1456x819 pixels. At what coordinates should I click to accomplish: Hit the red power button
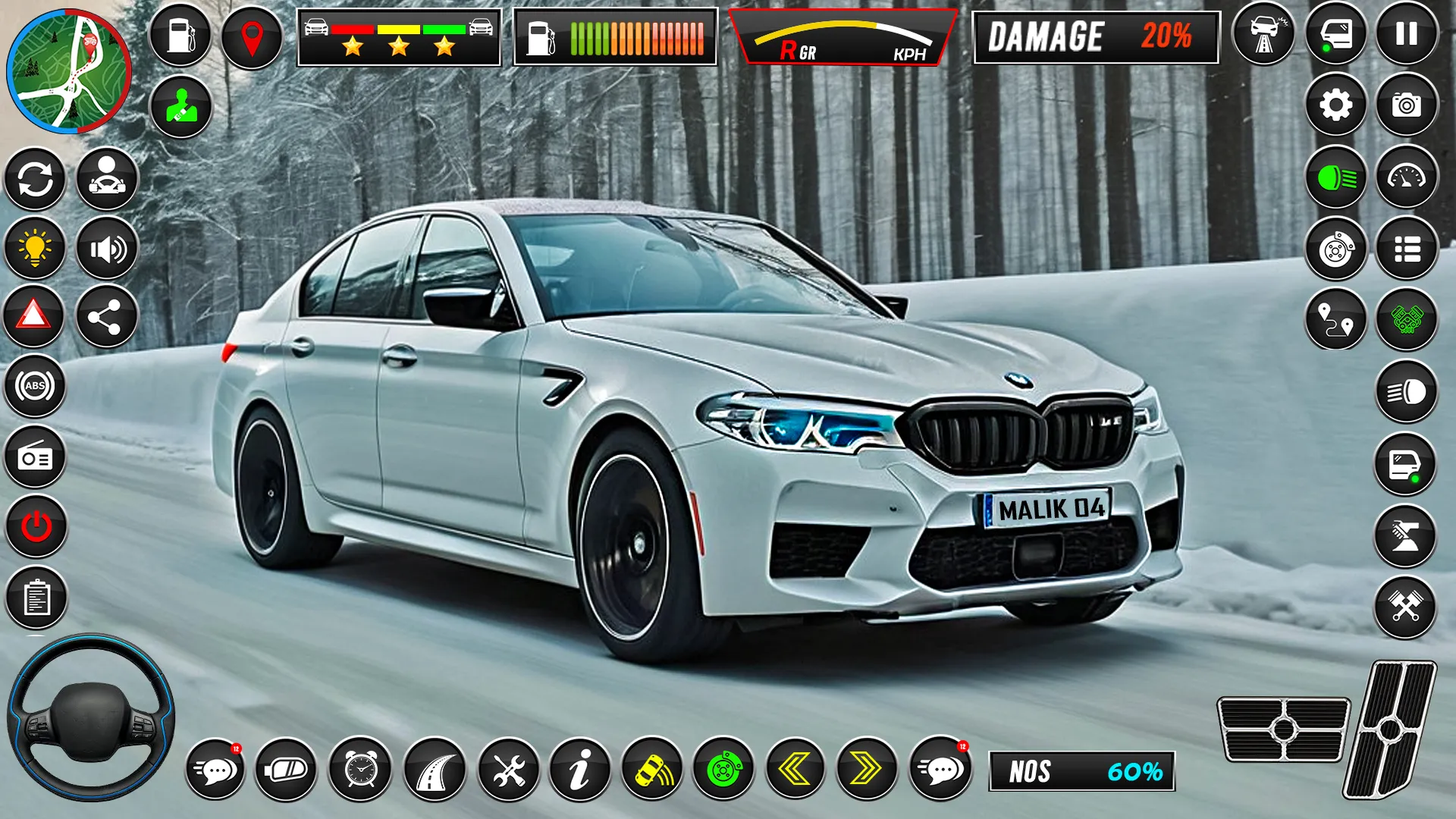point(36,526)
